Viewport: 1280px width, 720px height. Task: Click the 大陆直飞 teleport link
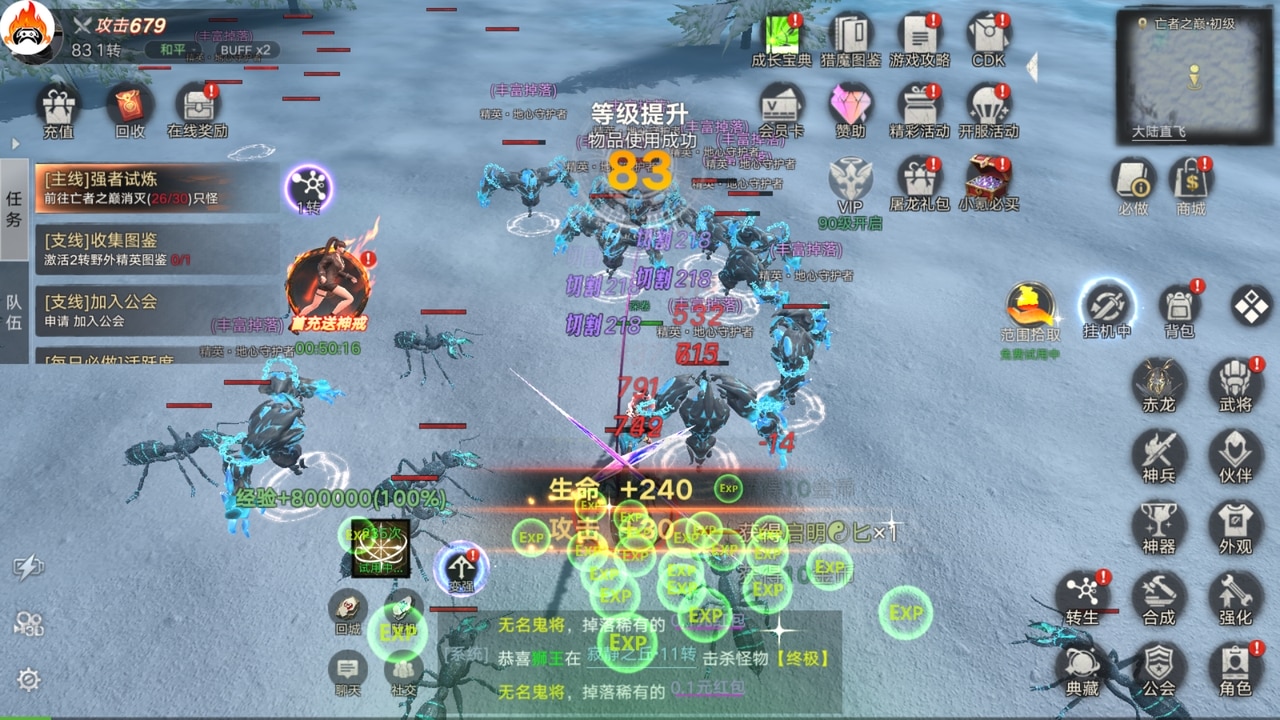point(1160,129)
